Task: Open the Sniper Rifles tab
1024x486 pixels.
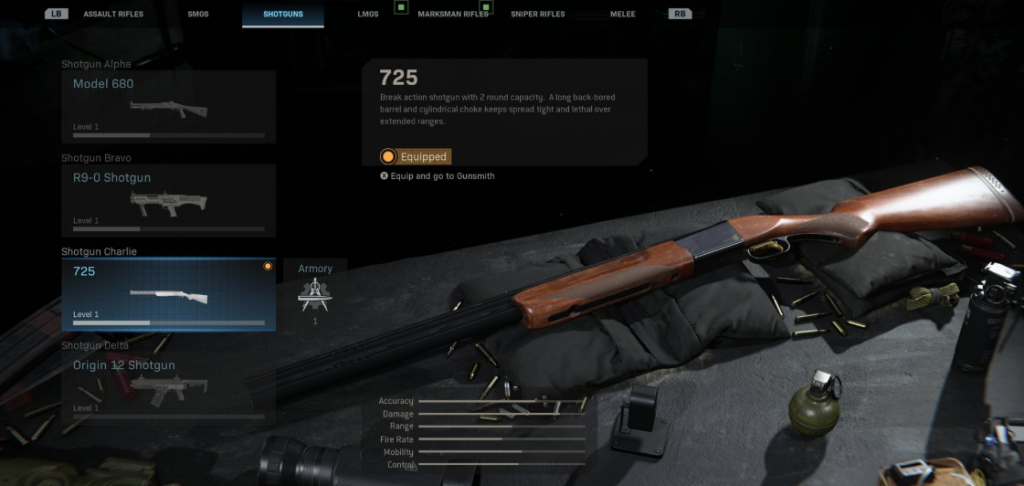Action: tap(538, 15)
